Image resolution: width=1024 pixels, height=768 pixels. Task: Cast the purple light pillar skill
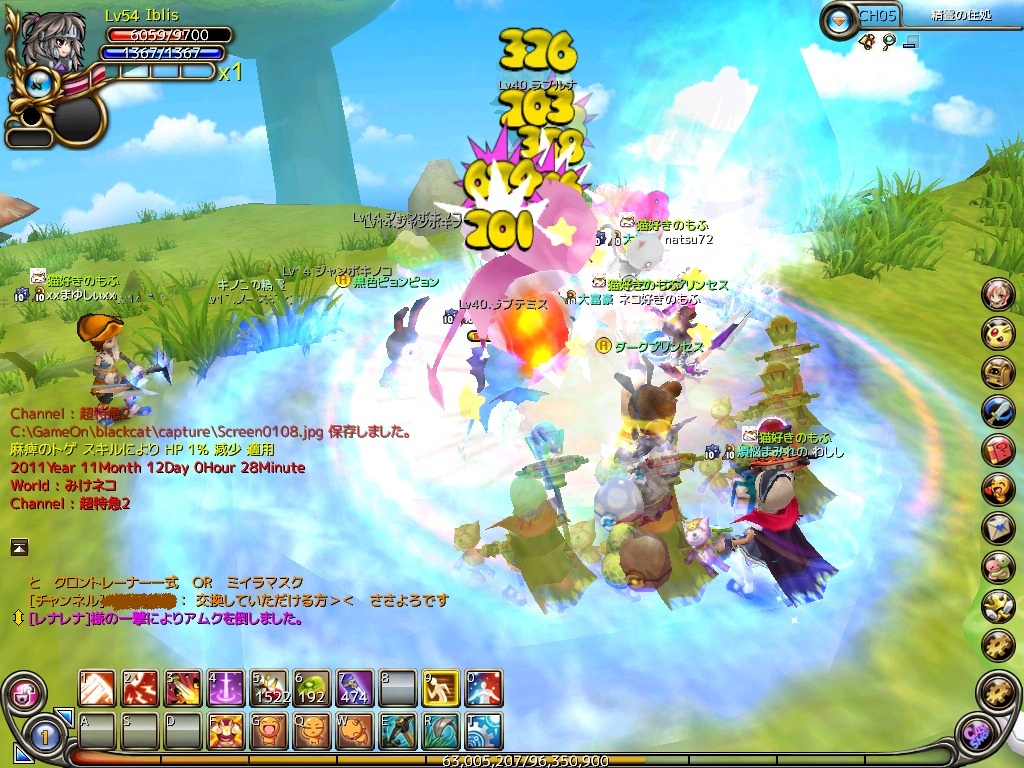coord(226,688)
